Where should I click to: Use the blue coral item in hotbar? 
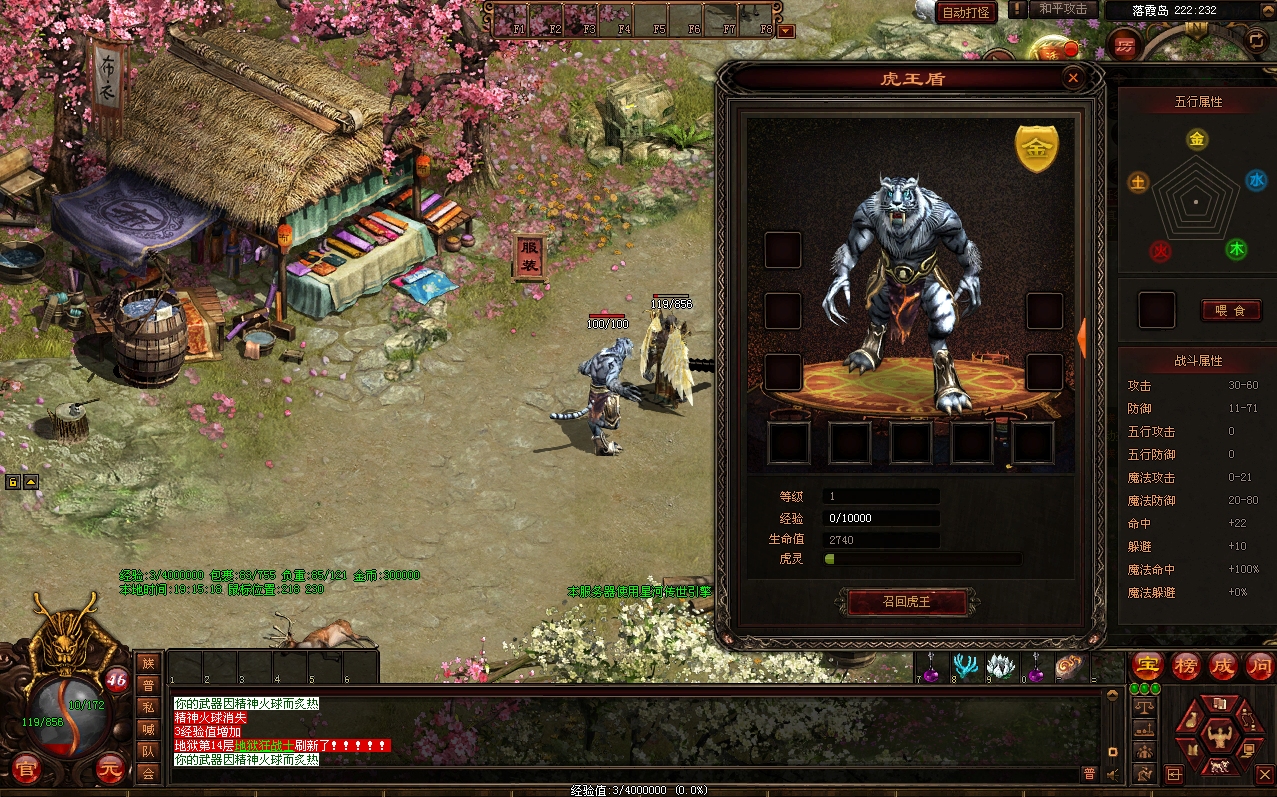point(966,666)
